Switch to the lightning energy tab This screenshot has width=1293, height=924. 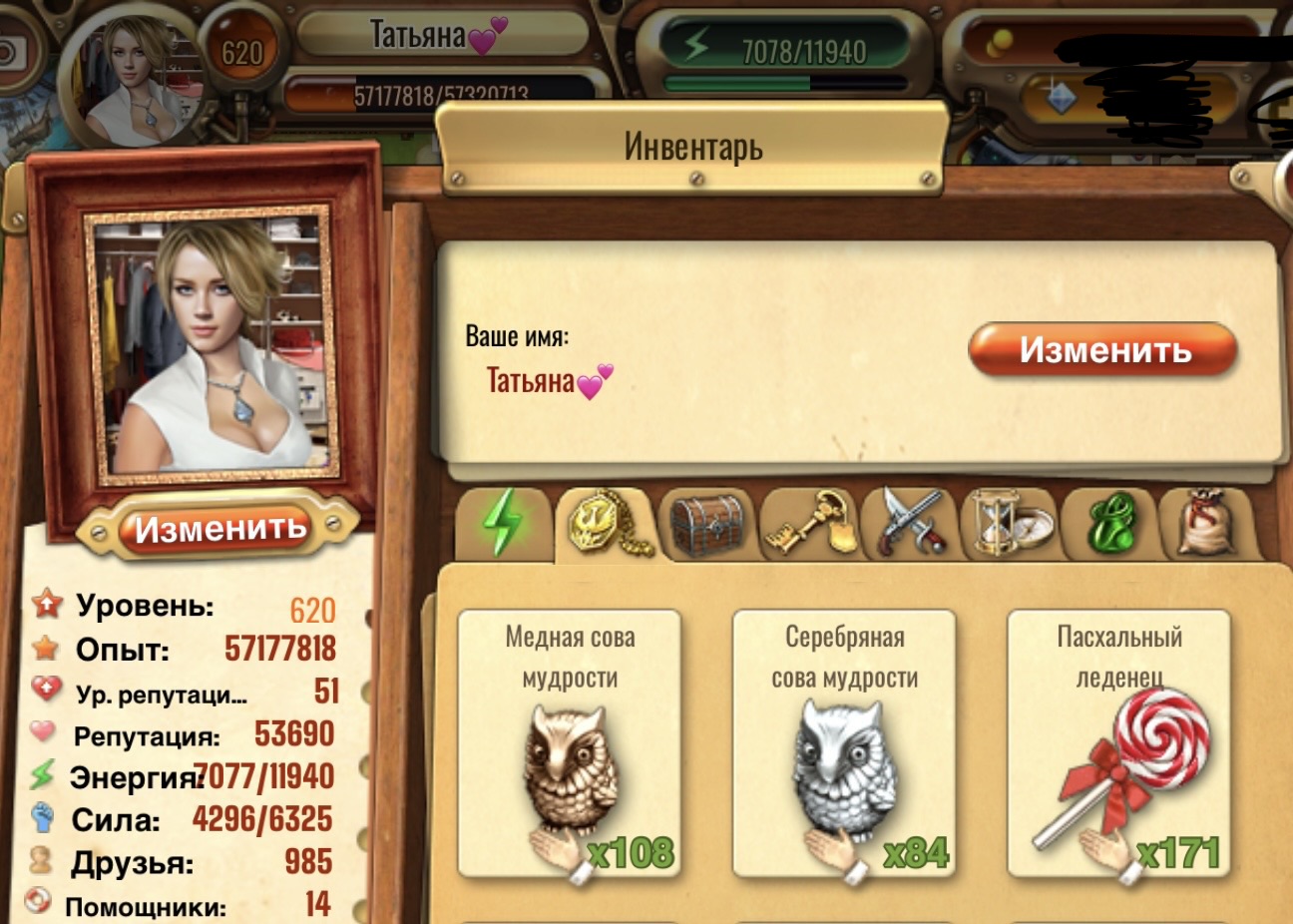coord(504,523)
